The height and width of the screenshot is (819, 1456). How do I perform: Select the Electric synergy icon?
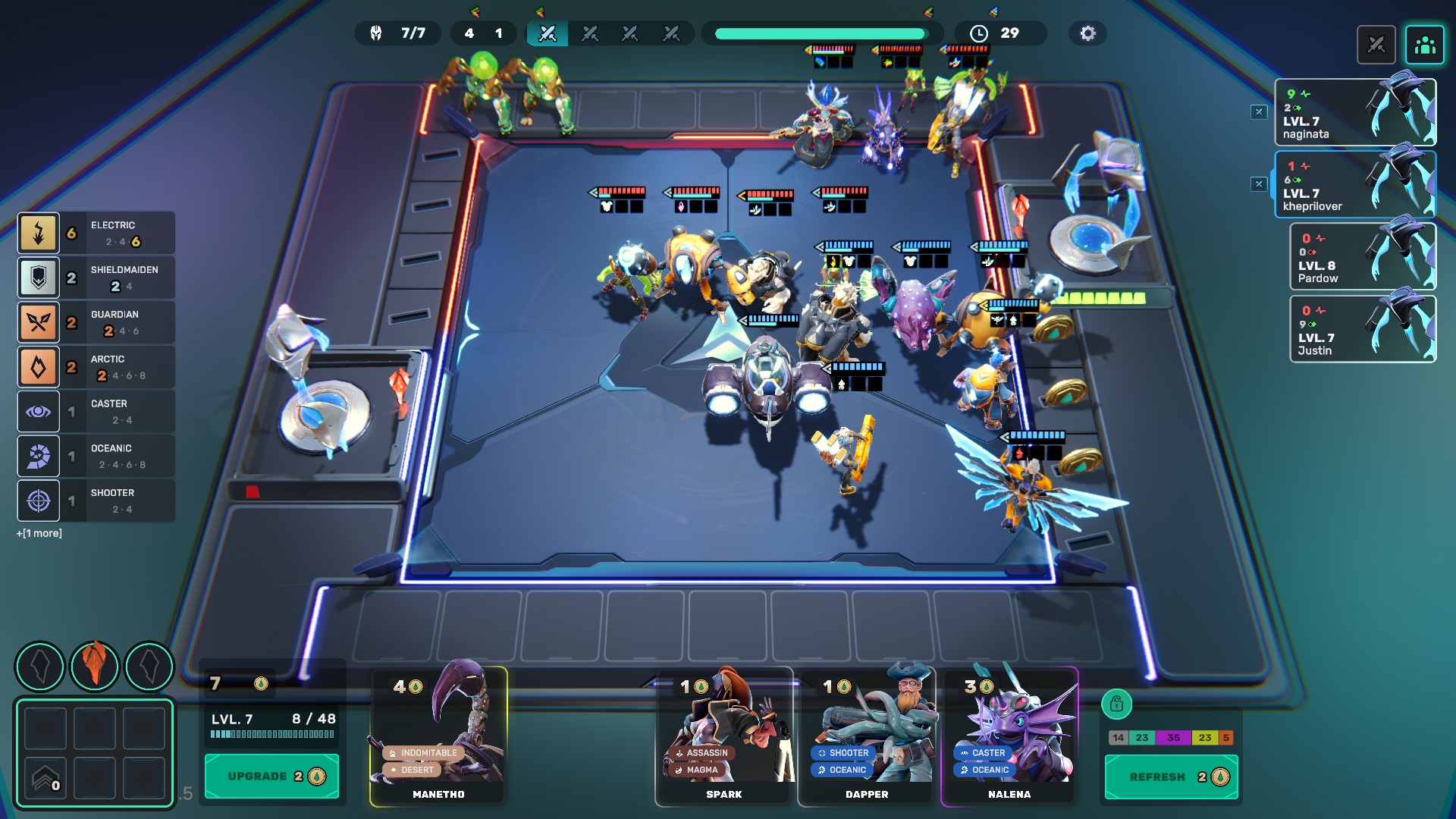pos(39,233)
